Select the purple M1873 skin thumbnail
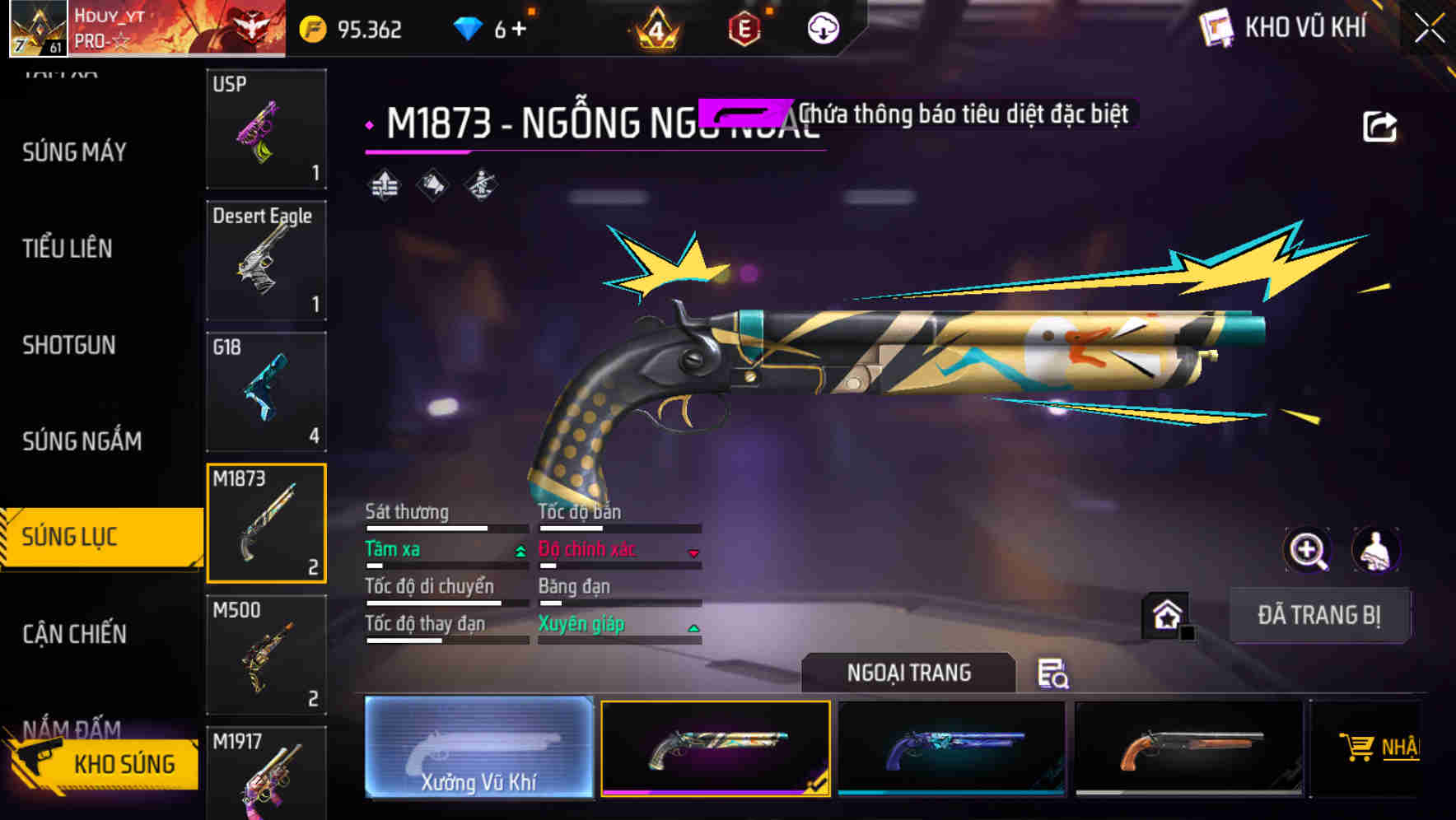1456x820 pixels. pyautogui.click(x=951, y=747)
